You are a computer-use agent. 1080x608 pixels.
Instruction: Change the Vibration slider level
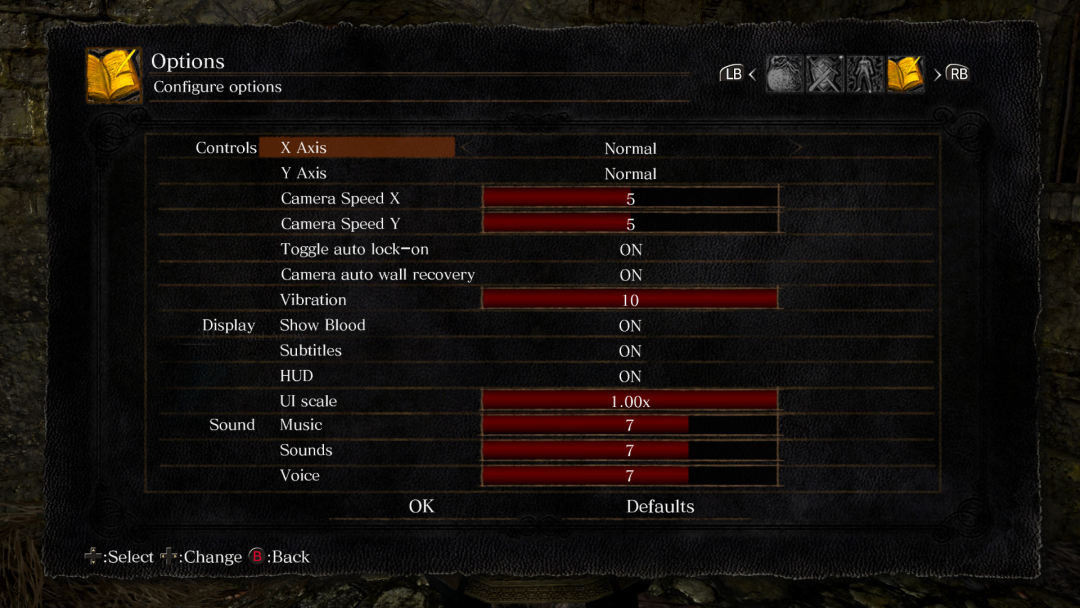pyautogui.click(x=630, y=300)
